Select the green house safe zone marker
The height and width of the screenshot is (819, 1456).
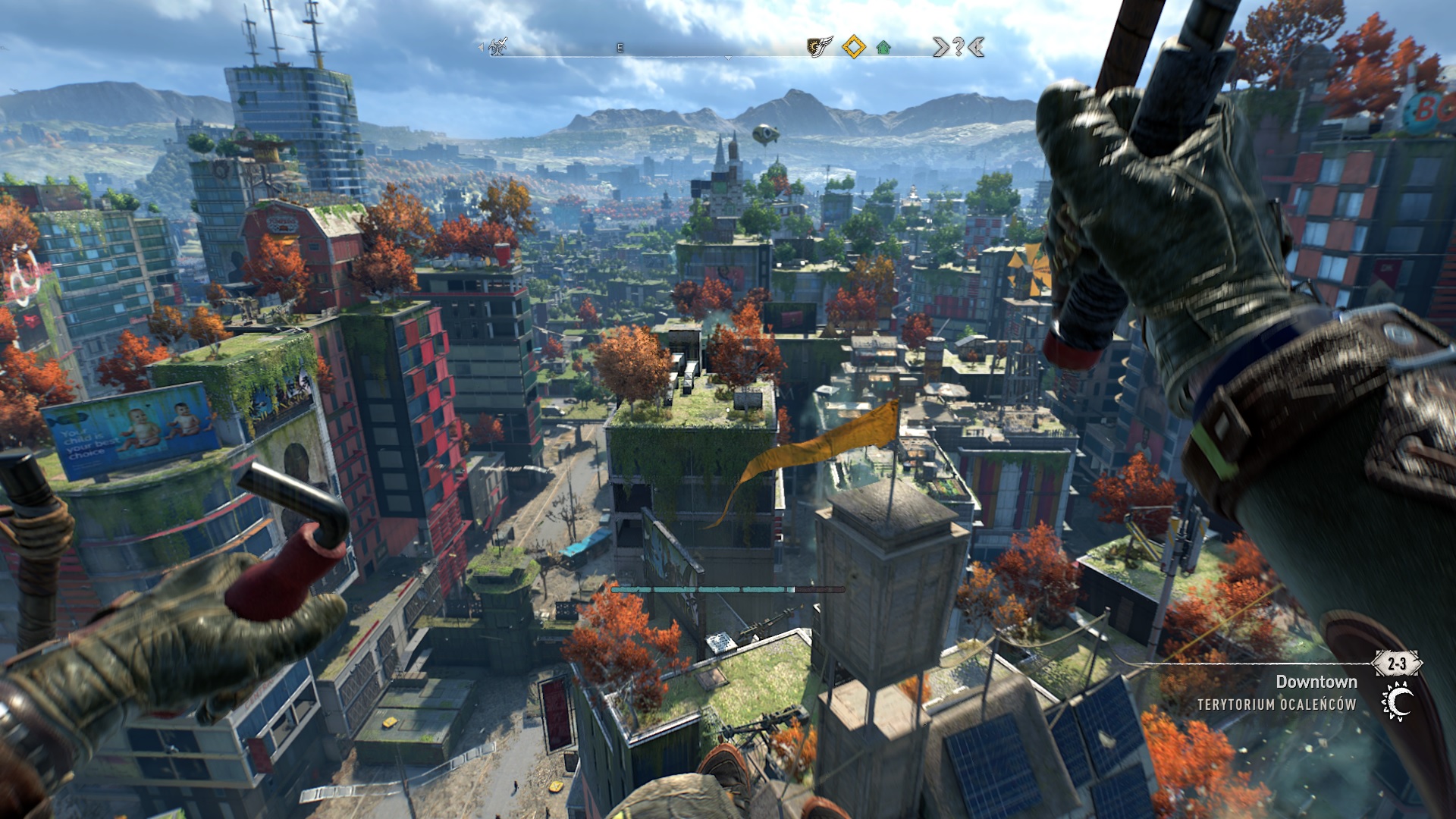pos(883,48)
